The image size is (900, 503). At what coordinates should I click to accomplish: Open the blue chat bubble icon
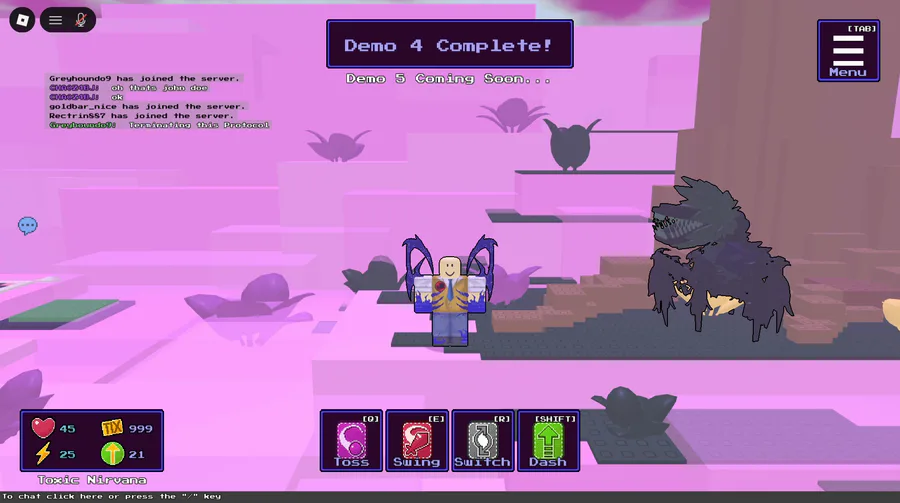tap(28, 226)
